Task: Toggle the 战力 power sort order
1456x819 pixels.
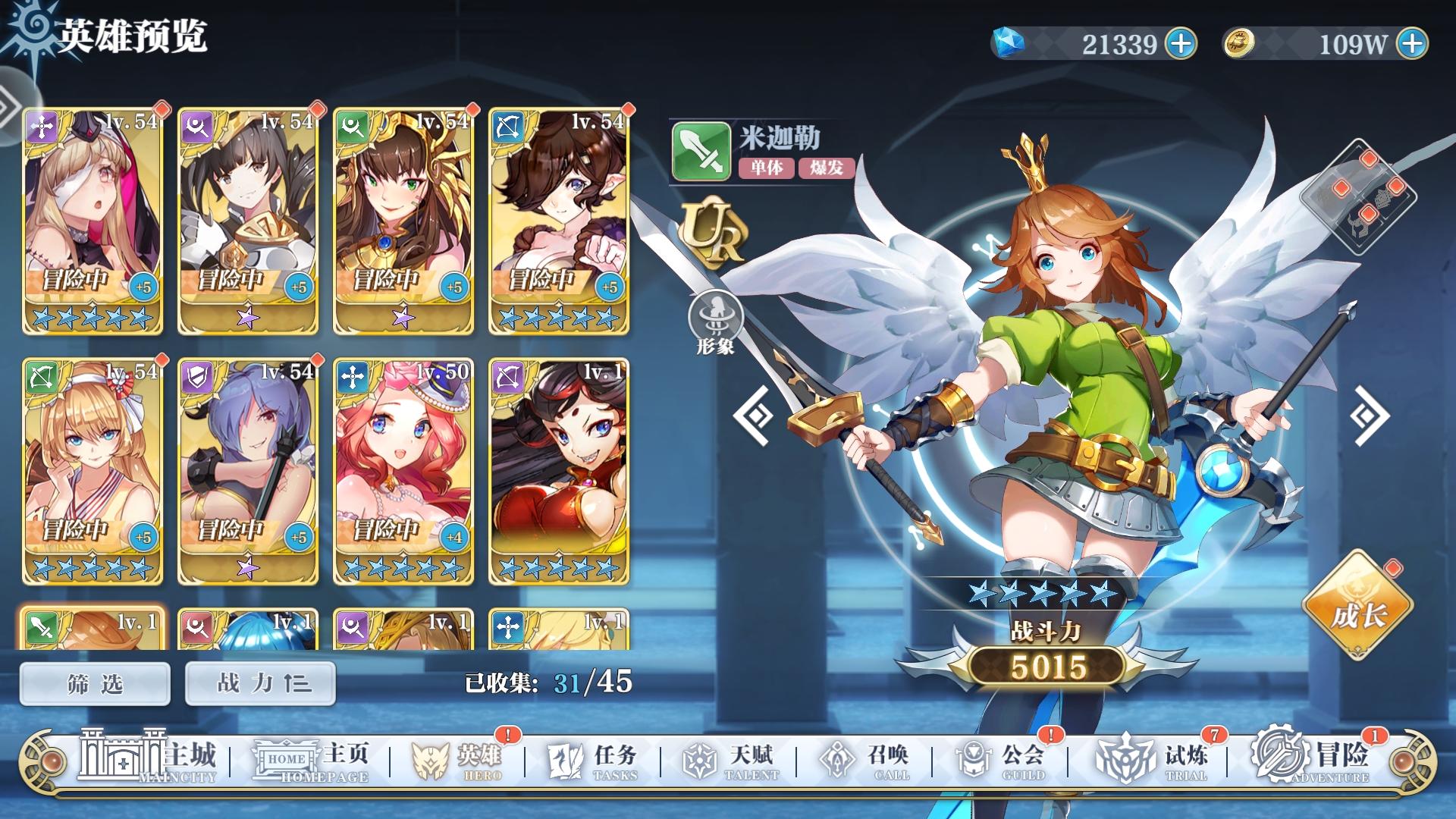Action: (x=259, y=682)
